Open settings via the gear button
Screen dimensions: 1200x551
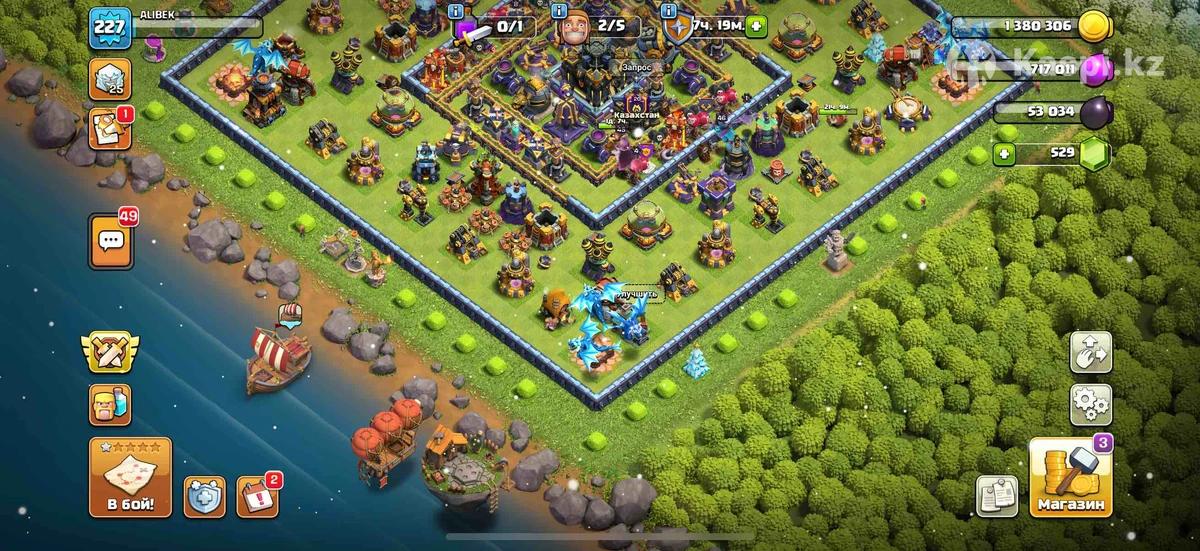(1091, 406)
